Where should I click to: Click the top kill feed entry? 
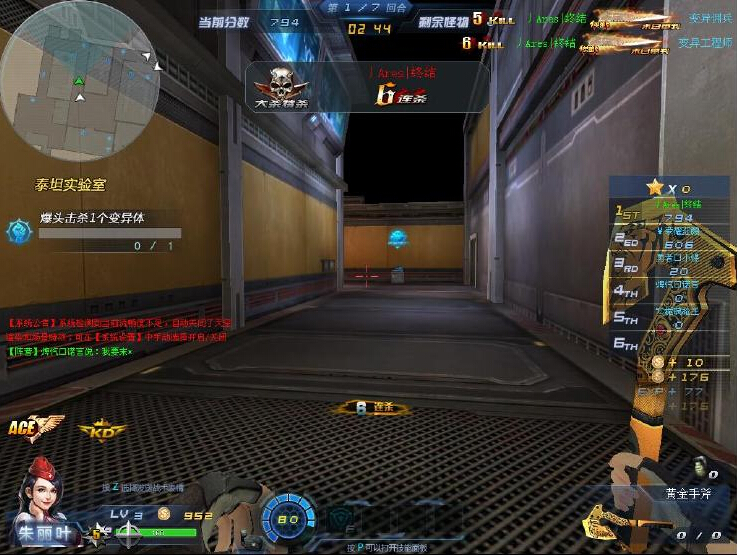click(600, 19)
